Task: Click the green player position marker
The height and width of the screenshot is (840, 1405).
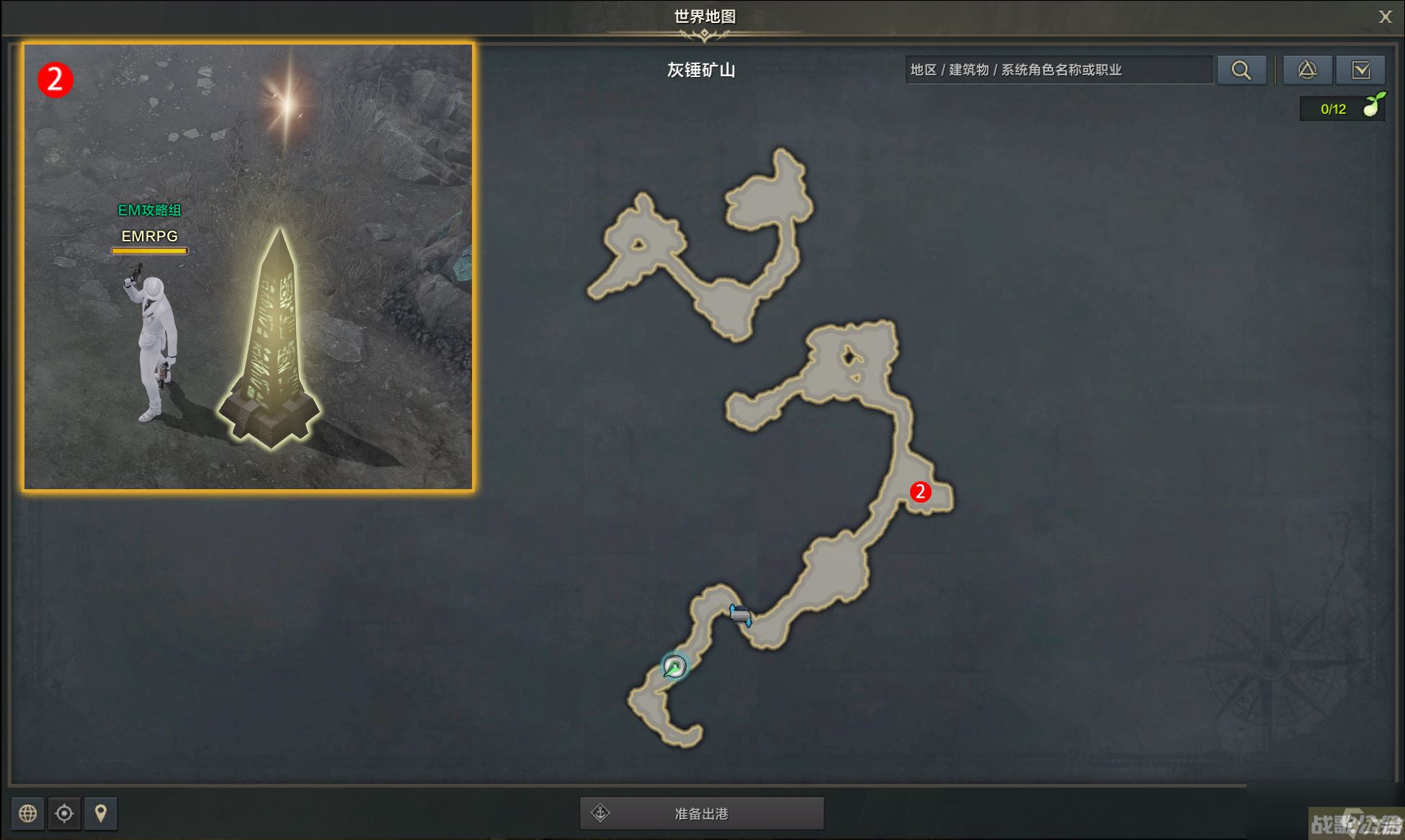Action: [675, 666]
